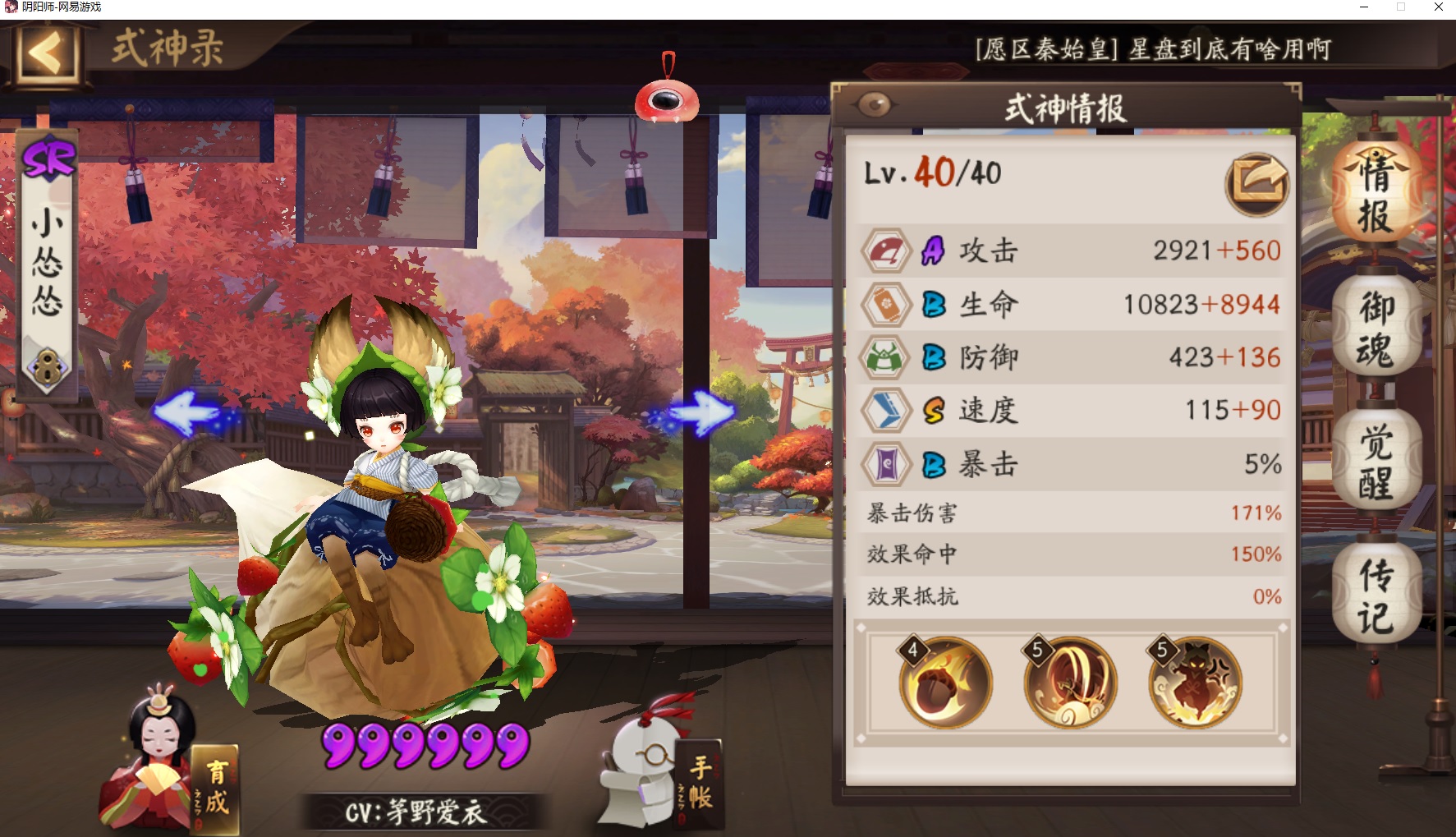1456x837 pixels.
Task: Tap the attack stat row icon
Action: 885,251
